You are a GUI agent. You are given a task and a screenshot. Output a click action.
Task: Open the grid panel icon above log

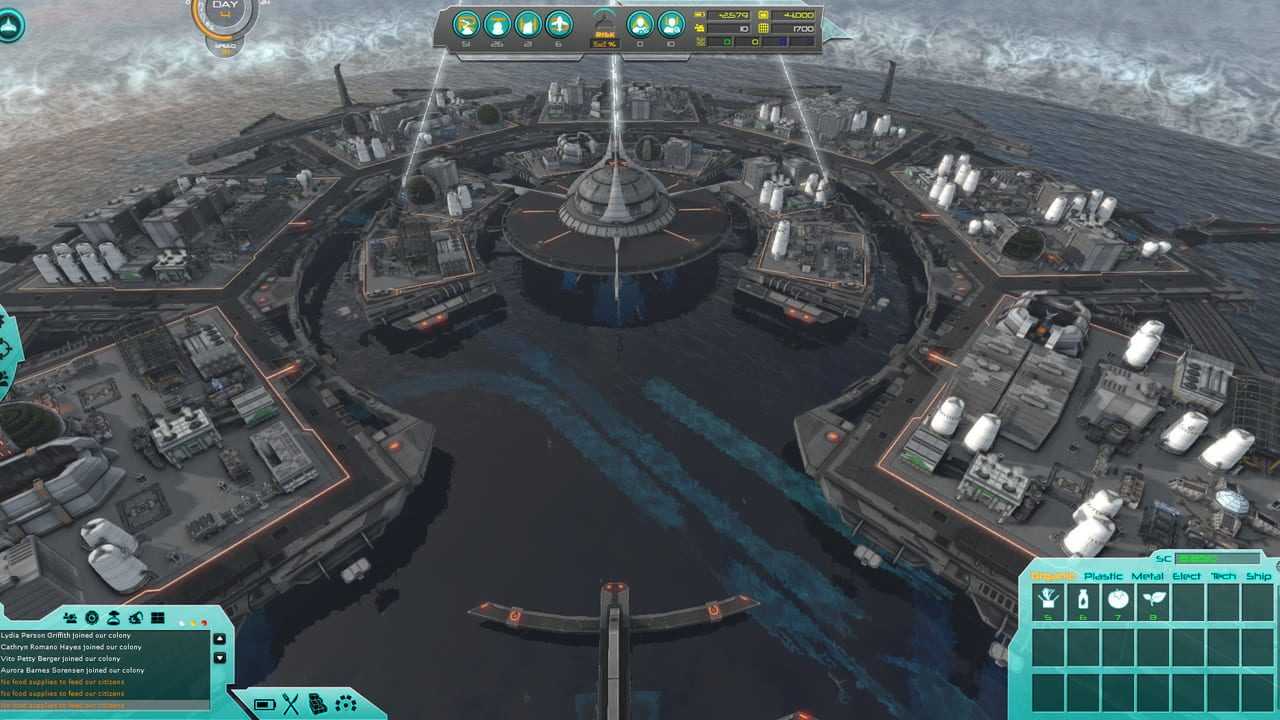click(x=157, y=618)
